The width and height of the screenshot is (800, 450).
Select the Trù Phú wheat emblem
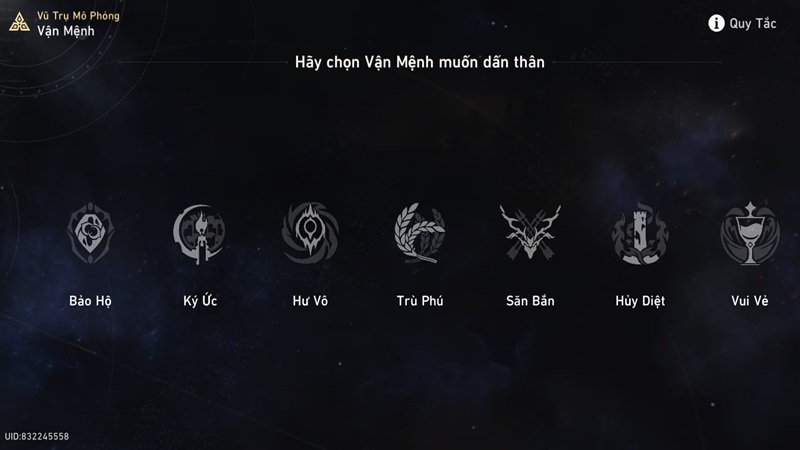[x=419, y=234]
